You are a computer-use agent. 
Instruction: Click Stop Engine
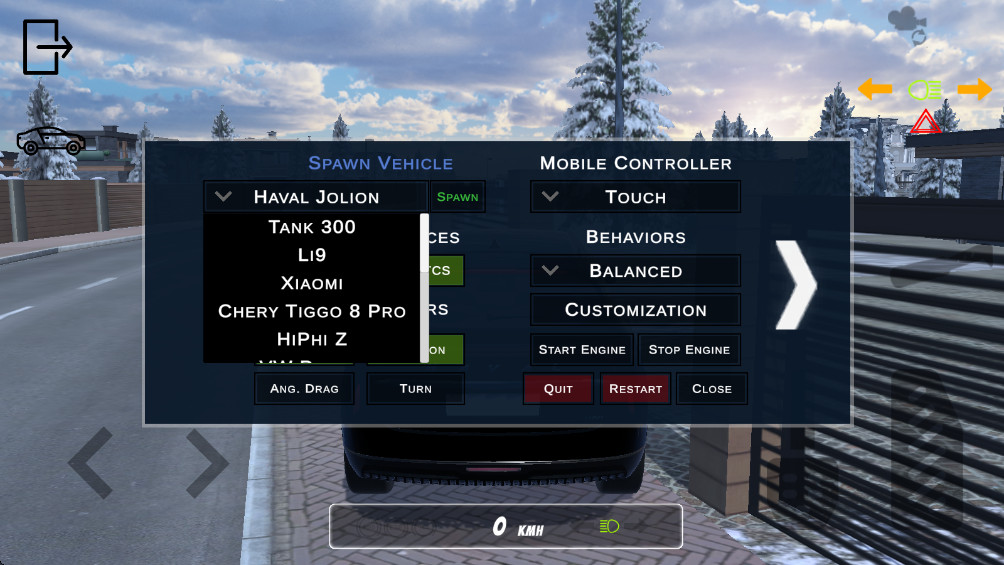tap(689, 350)
